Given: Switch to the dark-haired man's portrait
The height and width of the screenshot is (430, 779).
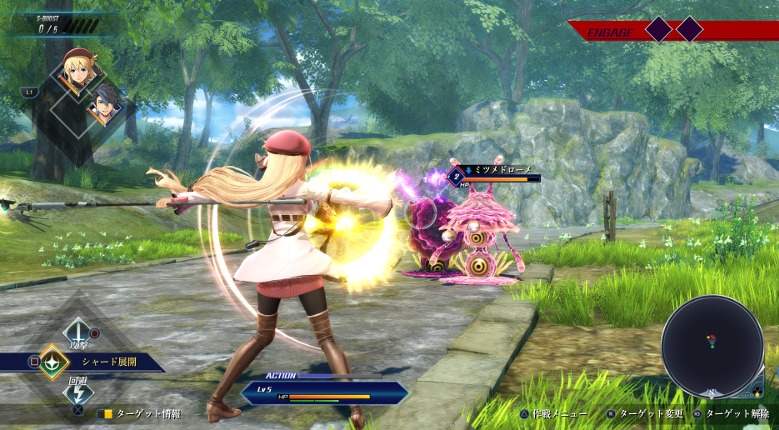Looking at the screenshot, I should click(105, 100).
